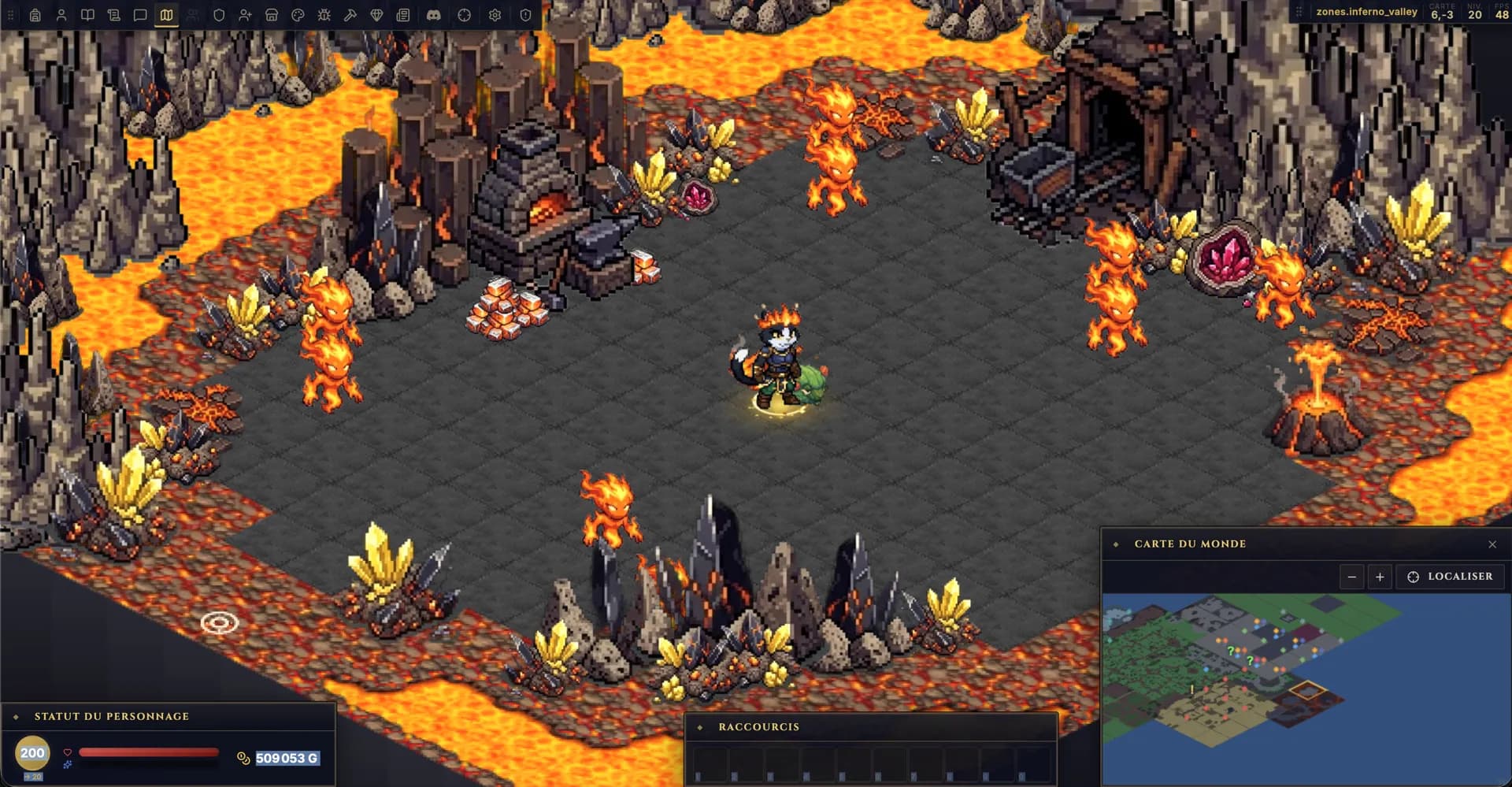The height and width of the screenshot is (787, 1512).
Task: Click the gold amount showing 509 053 G
Action: tap(287, 758)
